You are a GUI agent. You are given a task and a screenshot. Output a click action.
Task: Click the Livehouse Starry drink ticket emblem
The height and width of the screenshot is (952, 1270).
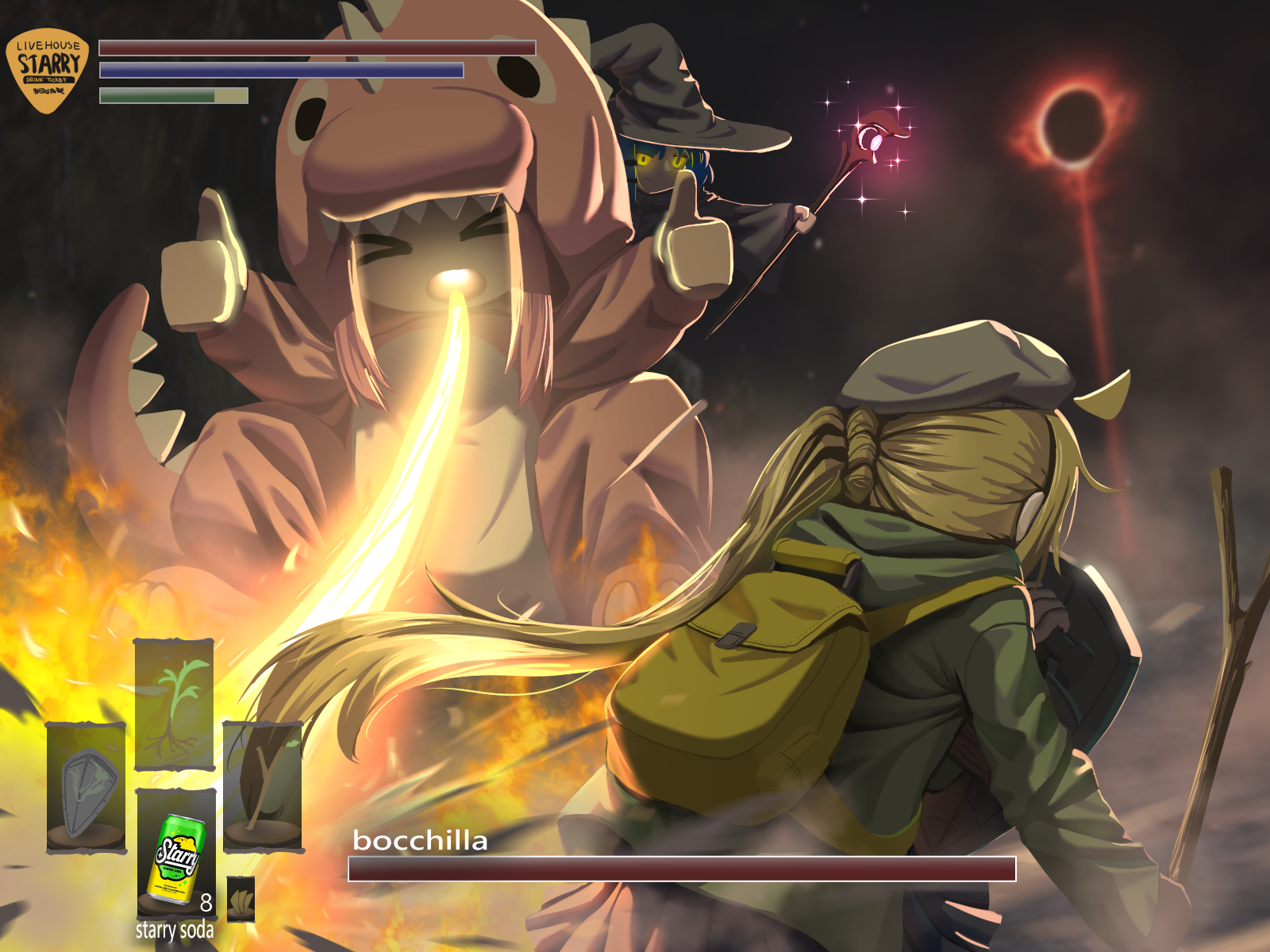(x=48, y=71)
